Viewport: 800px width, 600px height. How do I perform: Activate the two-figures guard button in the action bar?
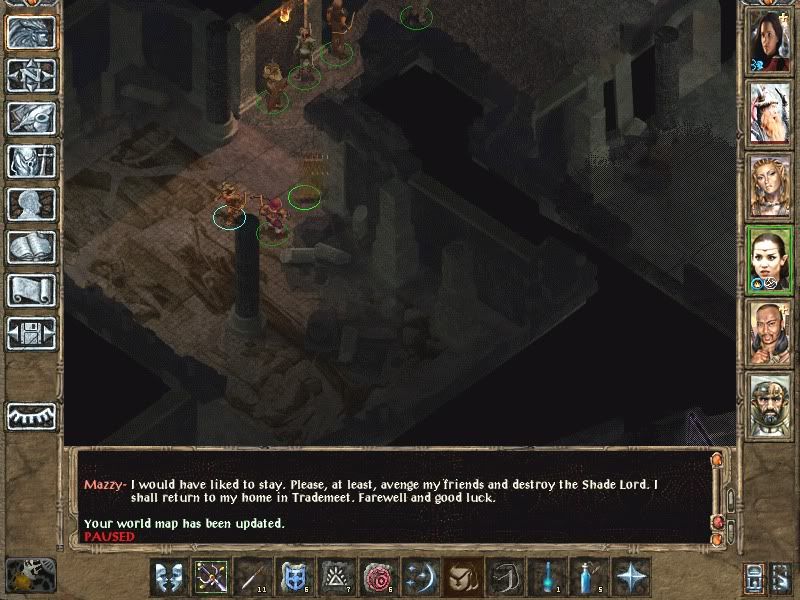168,577
